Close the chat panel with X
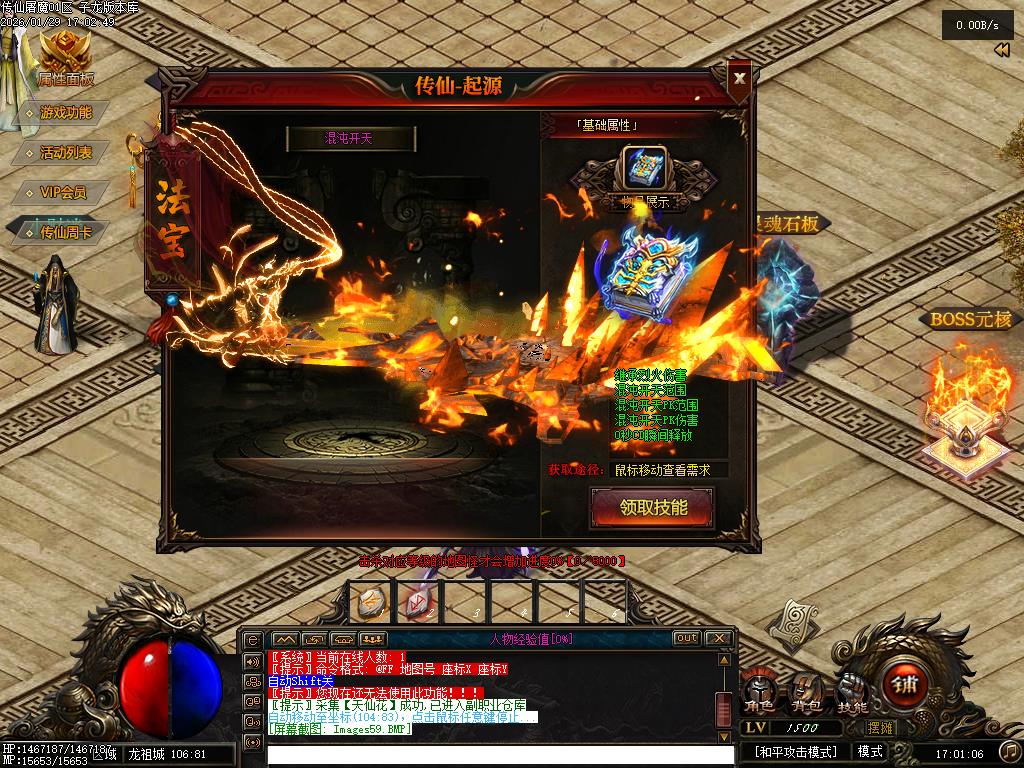Image resolution: width=1024 pixels, height=768 pixels. point(718,638)
